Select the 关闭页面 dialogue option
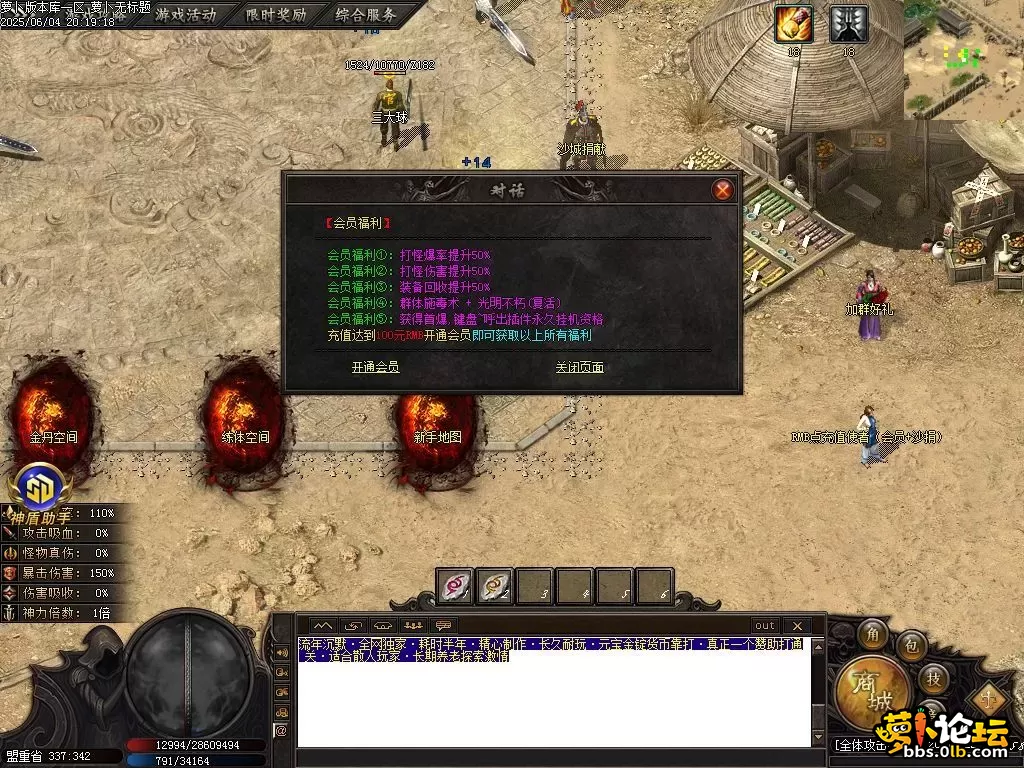This screenshot has width=1024, height=768. click(579, 367)
